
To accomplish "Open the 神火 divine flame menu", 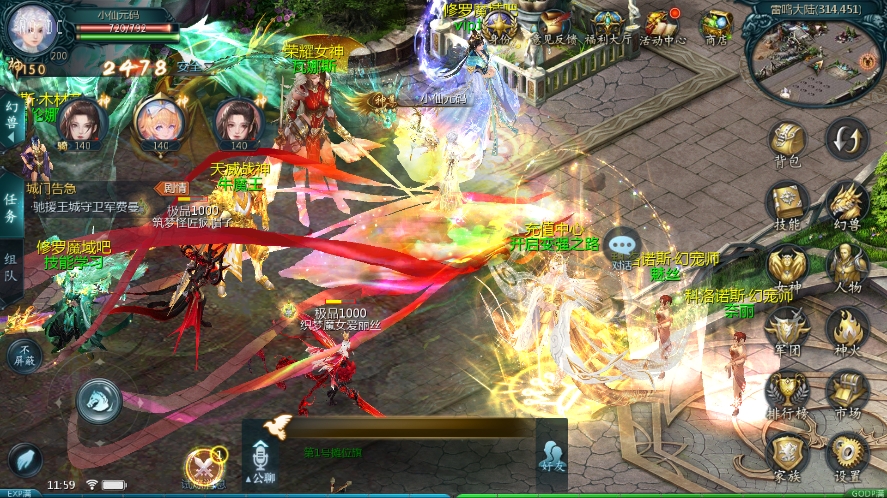I will 846,330.
